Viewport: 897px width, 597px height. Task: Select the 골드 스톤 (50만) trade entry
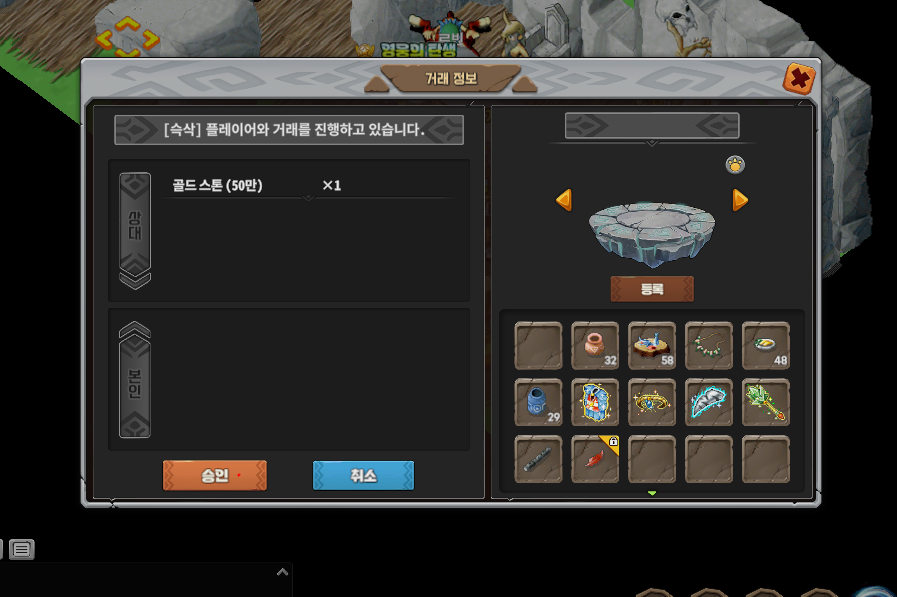217,185
